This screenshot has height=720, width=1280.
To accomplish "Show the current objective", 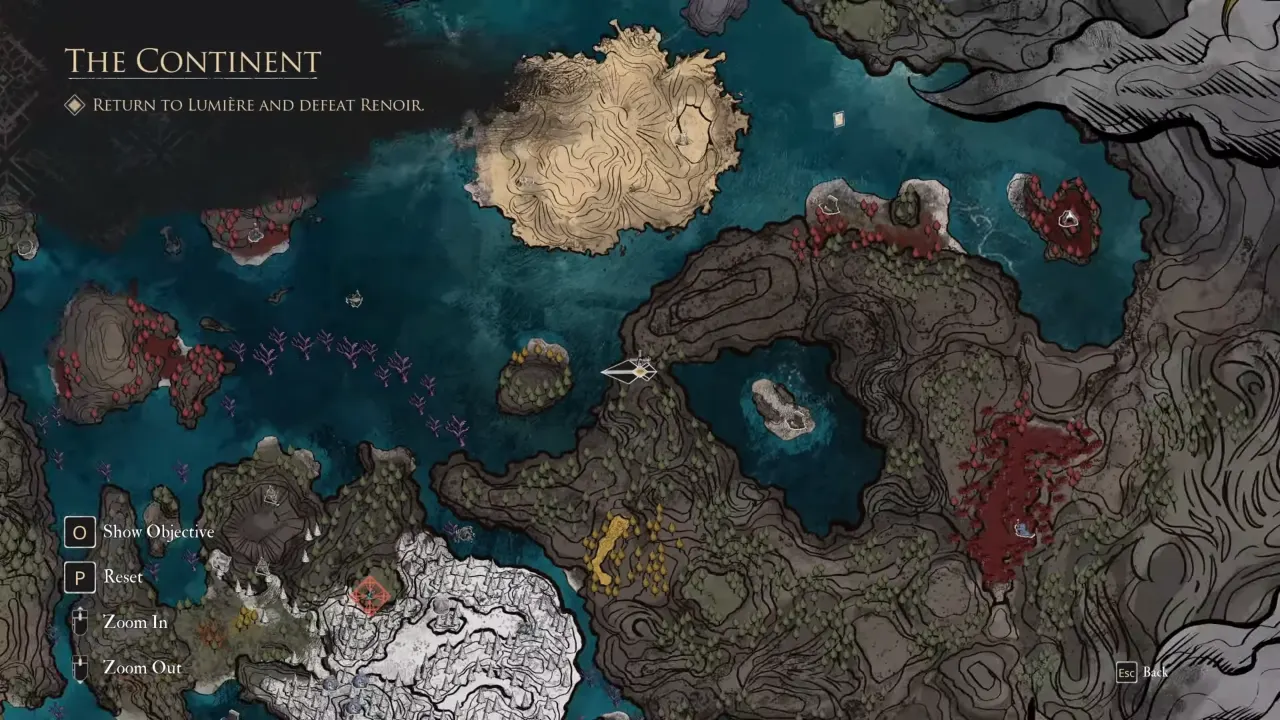I will (157, 532).
